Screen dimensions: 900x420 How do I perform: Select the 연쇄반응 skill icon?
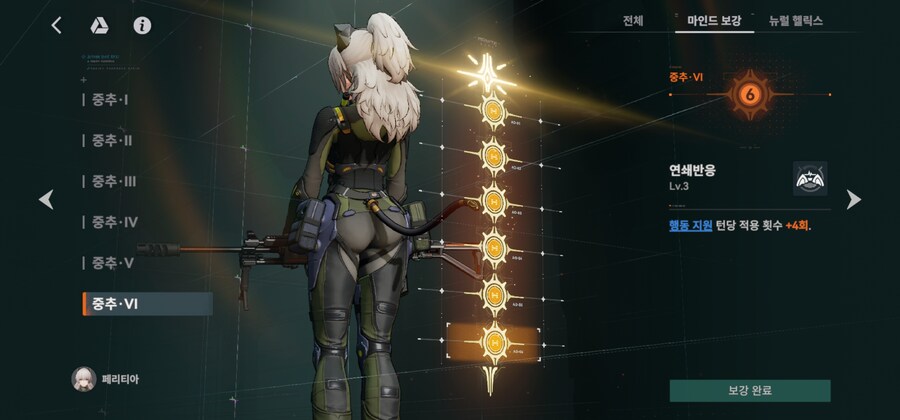click(x=810, y=178)
